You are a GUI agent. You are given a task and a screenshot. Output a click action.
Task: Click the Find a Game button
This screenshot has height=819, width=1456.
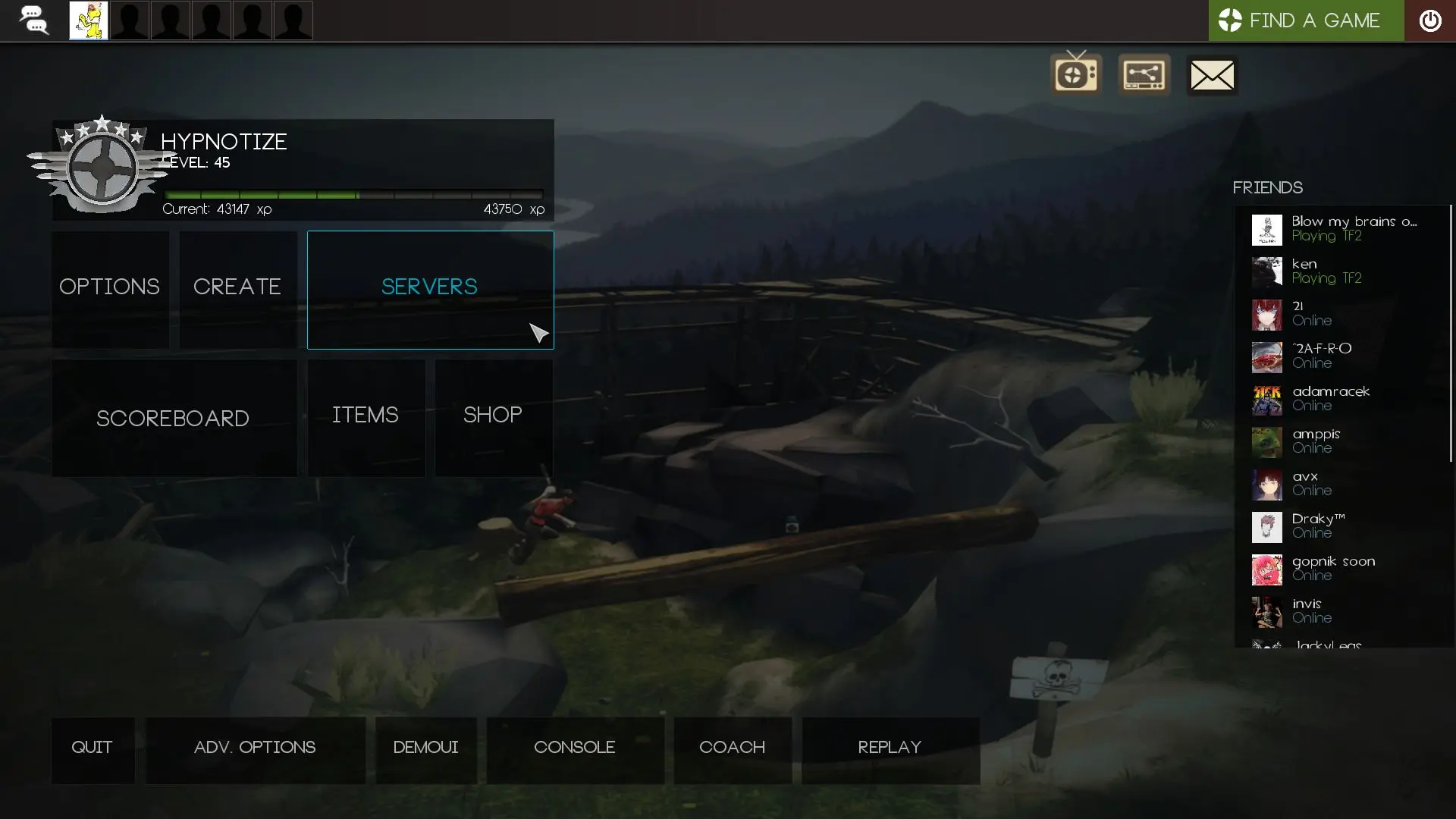(x=1305, y=20)
